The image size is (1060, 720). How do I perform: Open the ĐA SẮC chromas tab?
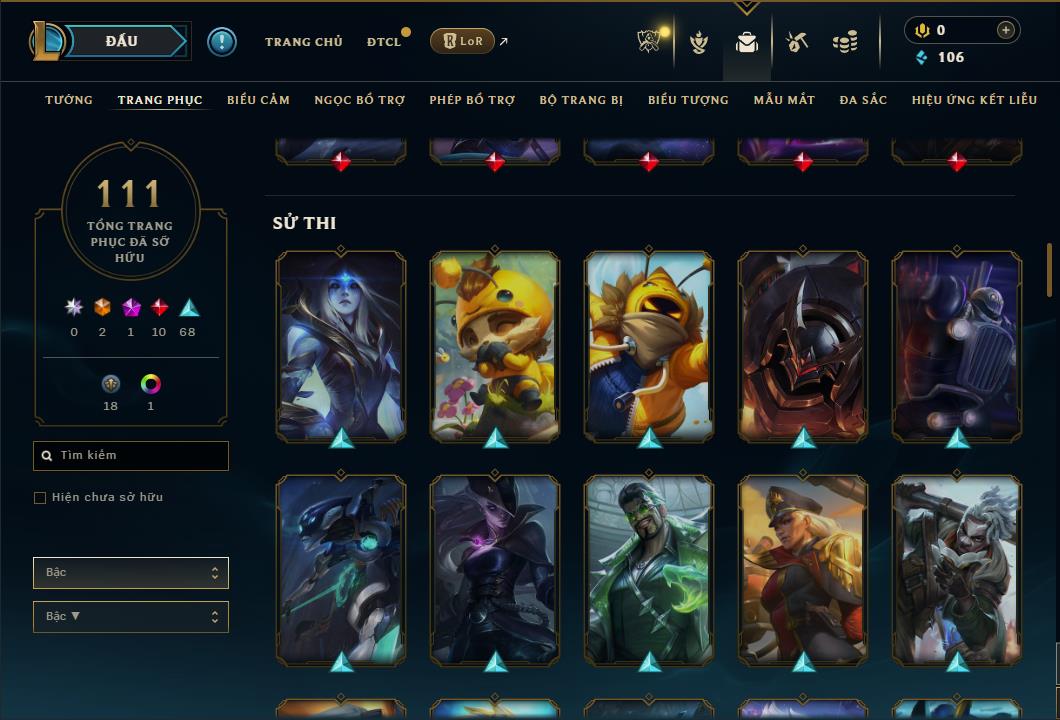click(863, 100)
